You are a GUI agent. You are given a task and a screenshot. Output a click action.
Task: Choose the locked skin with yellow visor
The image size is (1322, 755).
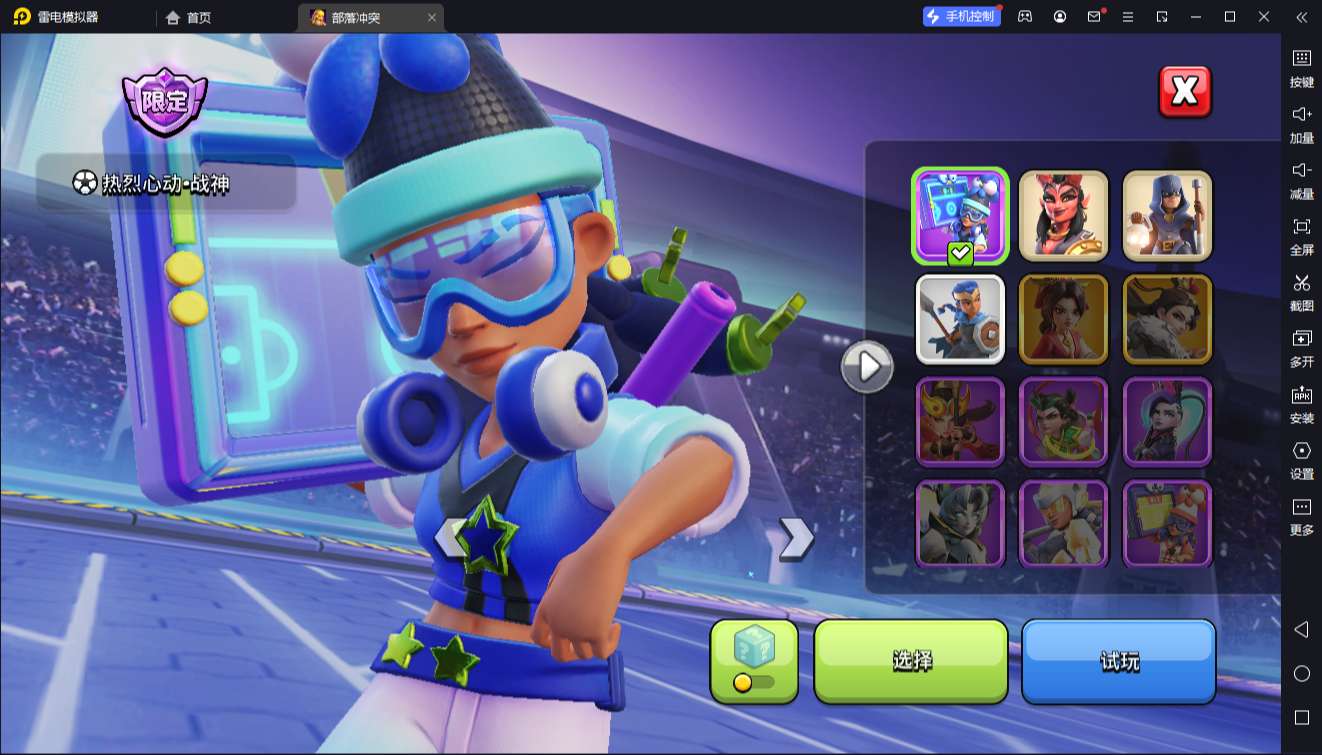(1063, 524)
